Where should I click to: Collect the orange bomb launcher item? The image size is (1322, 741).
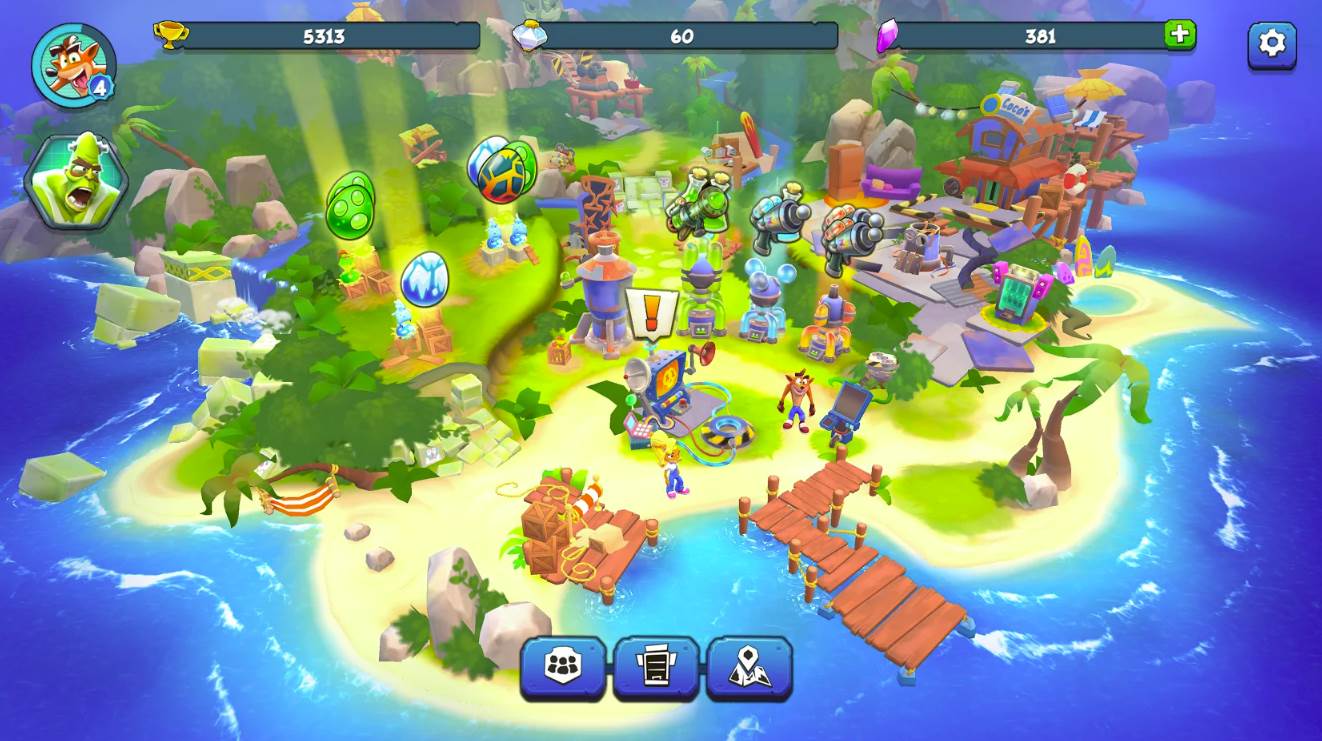point(851,238)
